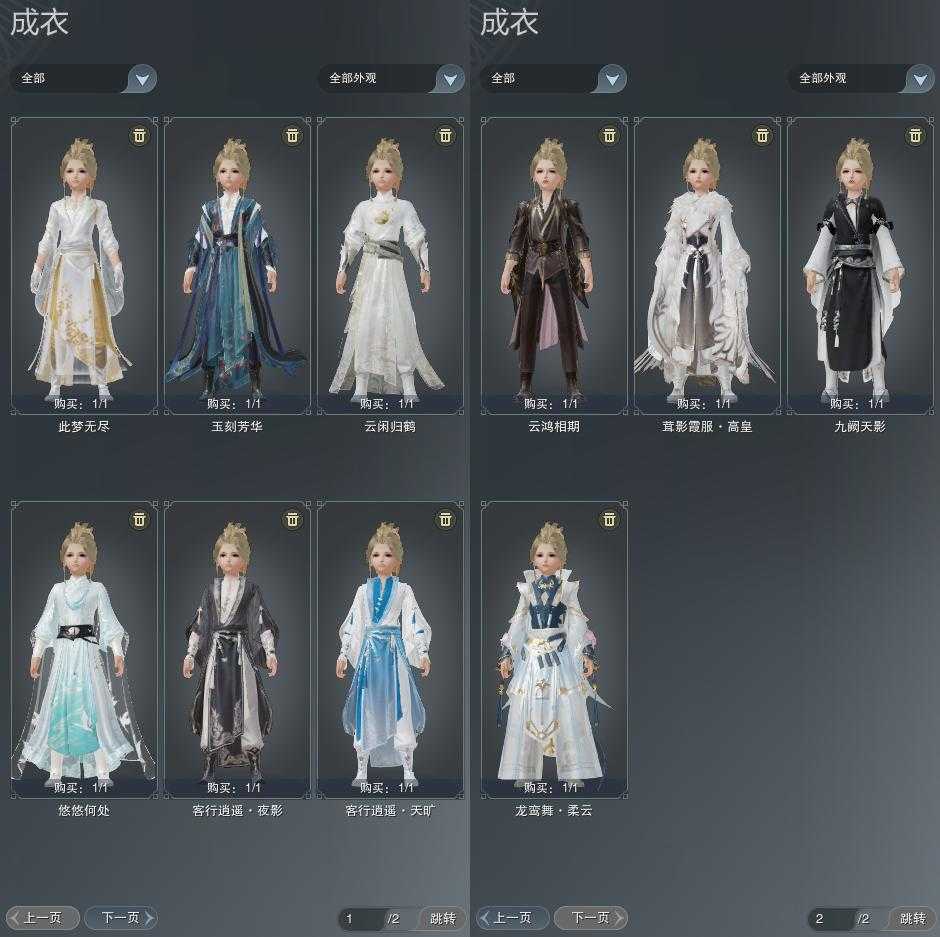This screenshot has width=940, height=937.
Task: Open 全部外观 dropdown above the 九阙天影 card
Action: [920, 79]
